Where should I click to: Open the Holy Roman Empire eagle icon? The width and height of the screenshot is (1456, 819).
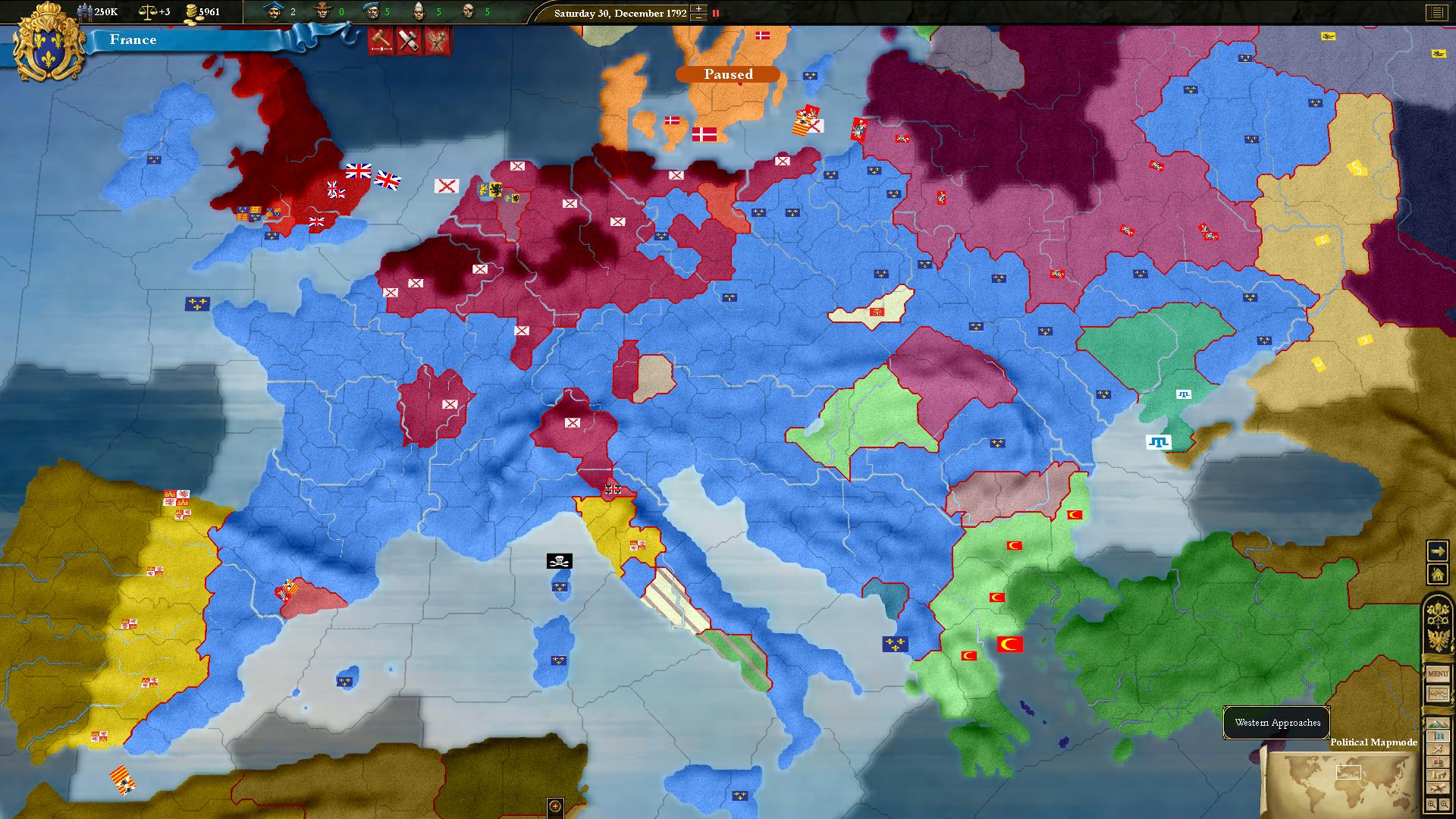point(1437,638)
